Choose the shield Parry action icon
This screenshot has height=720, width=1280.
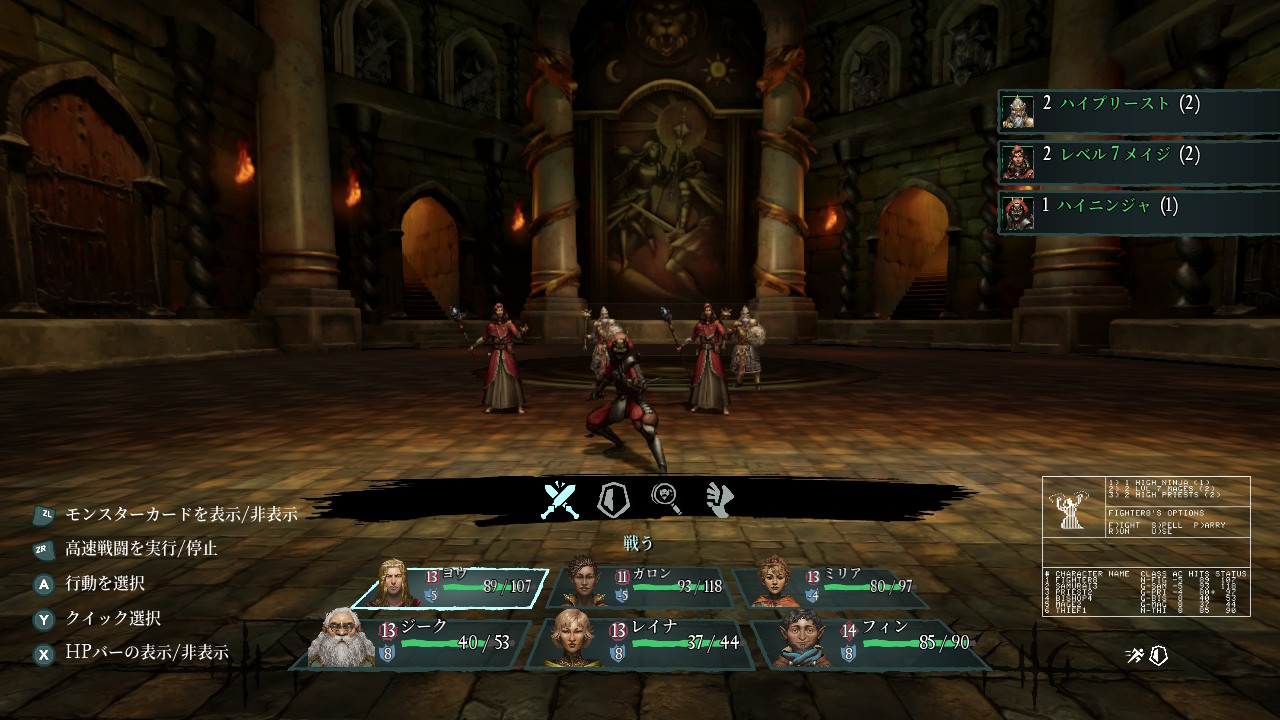(612, 499)
